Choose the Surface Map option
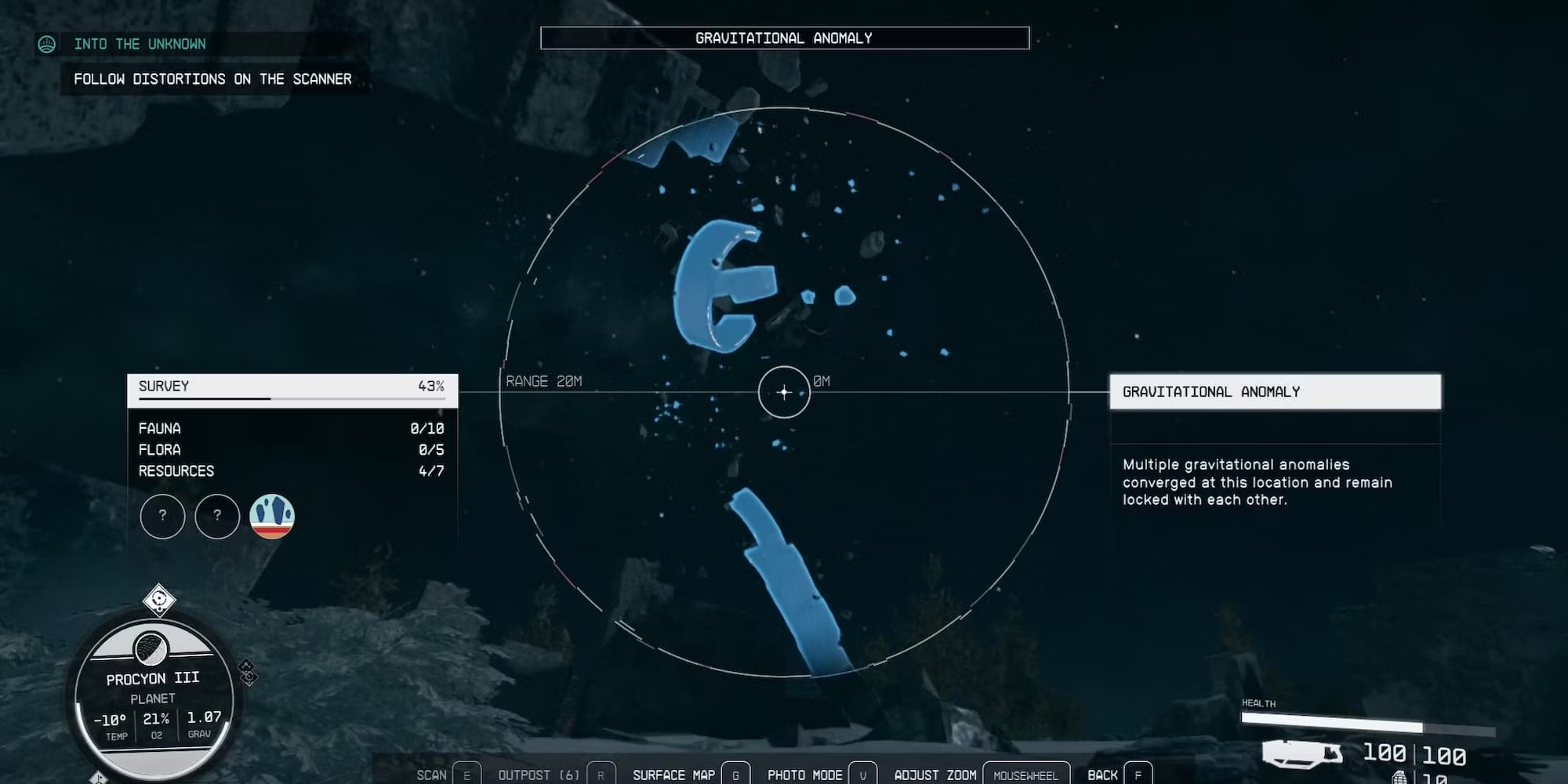This screenshot has height=784, width=1568. click(674, 775)
